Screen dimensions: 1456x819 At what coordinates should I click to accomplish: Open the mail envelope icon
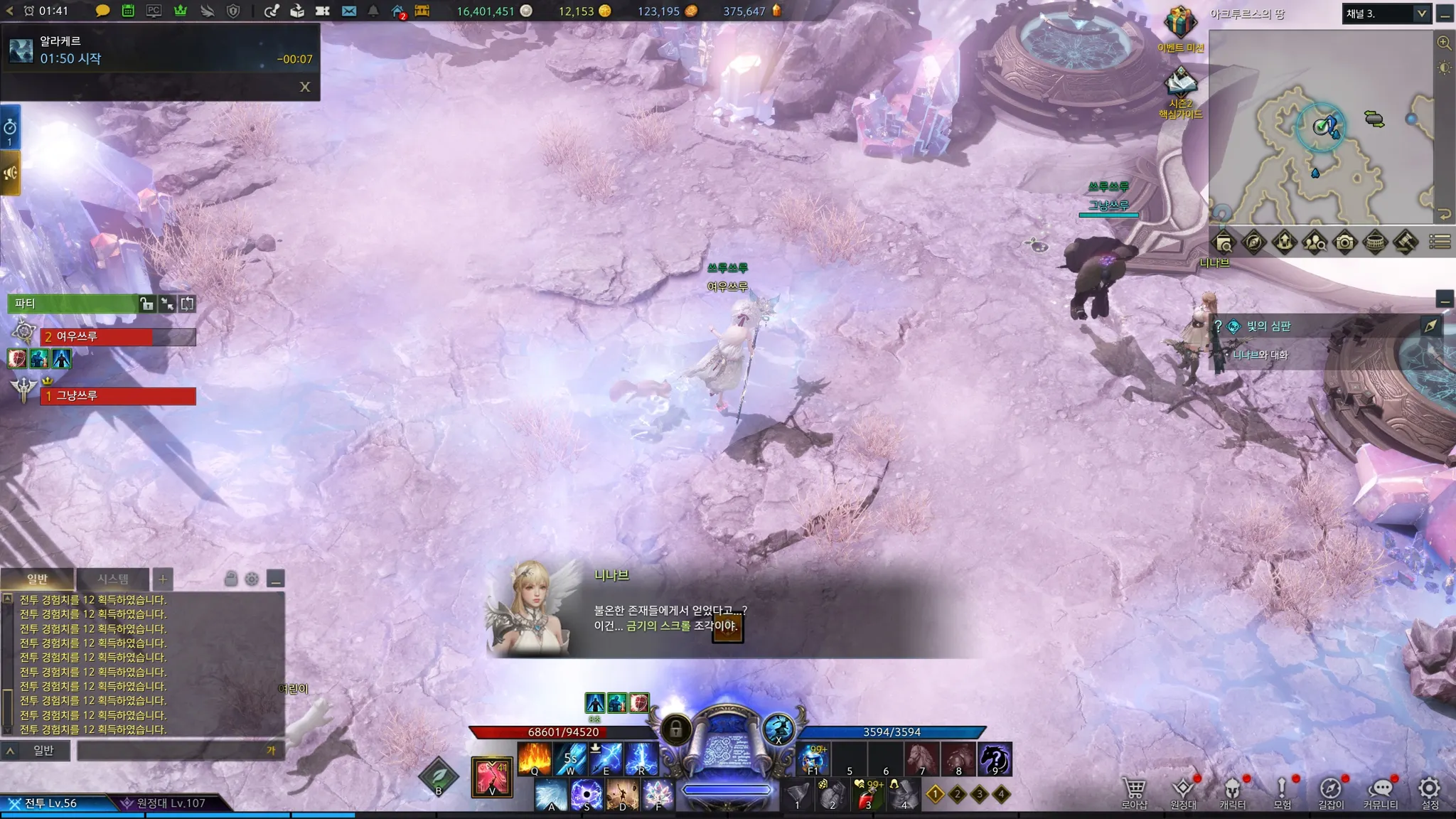point(348,11)
